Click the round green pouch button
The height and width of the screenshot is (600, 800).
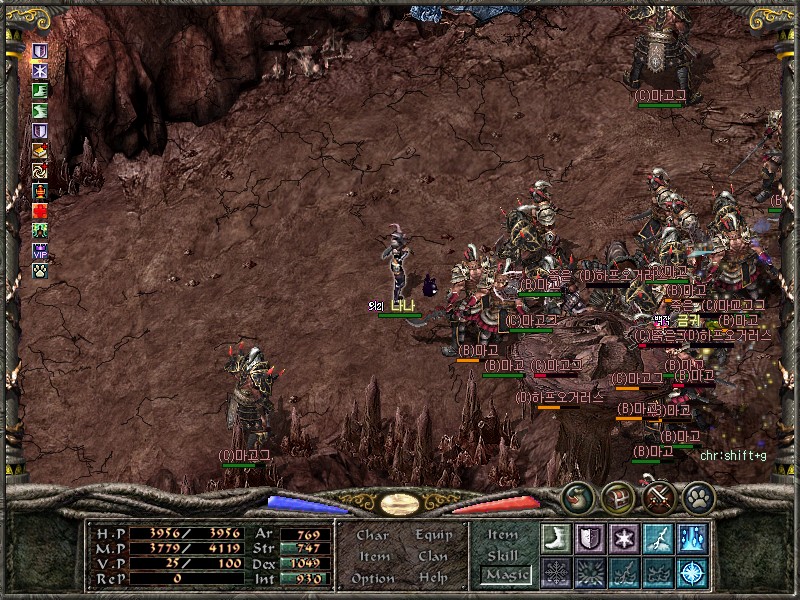(x=578, y=497)
